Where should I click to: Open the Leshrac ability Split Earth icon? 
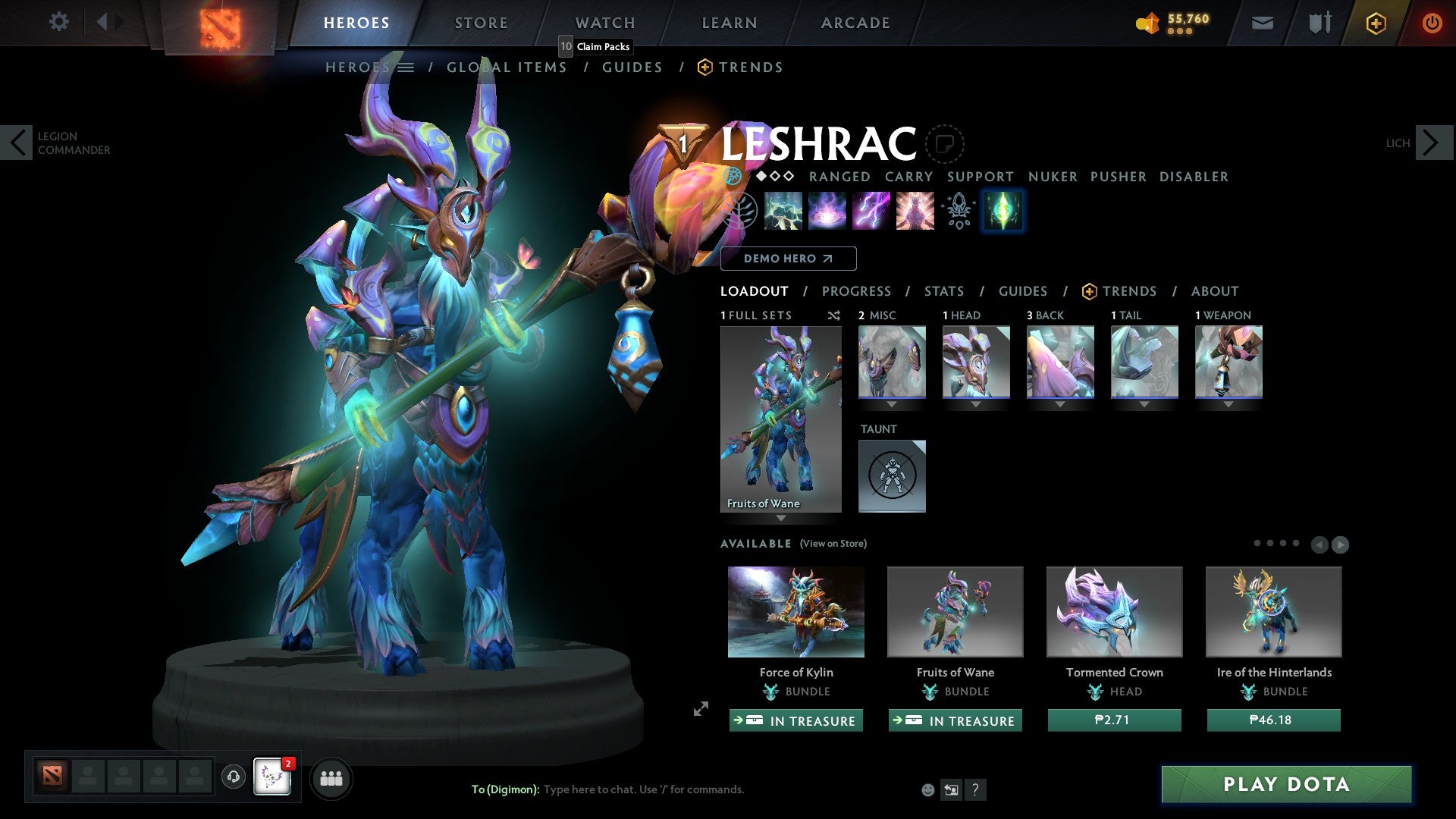pyautogui.click(x=783, y=211)
